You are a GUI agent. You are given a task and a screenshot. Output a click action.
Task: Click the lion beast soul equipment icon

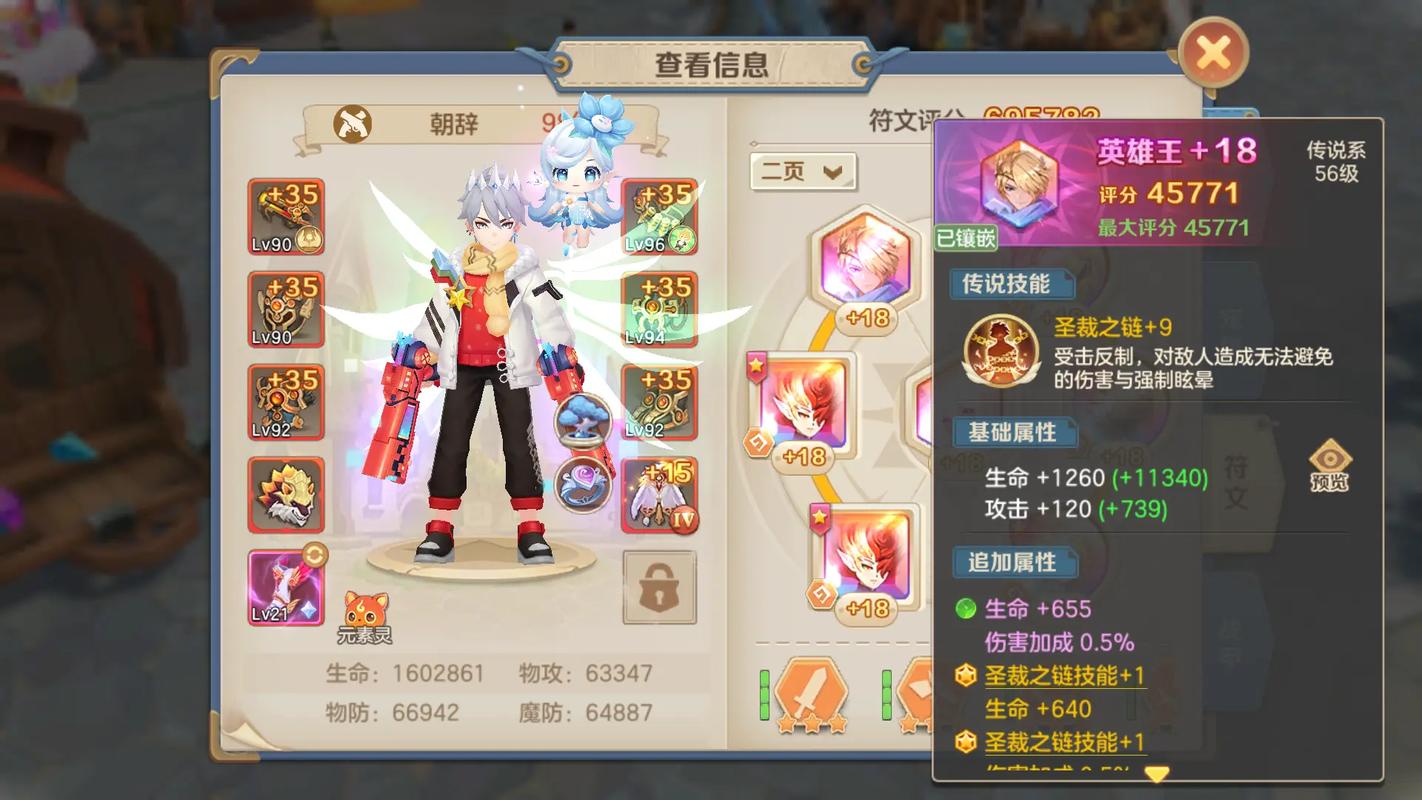pyautogui.click(x=286, y=493)
